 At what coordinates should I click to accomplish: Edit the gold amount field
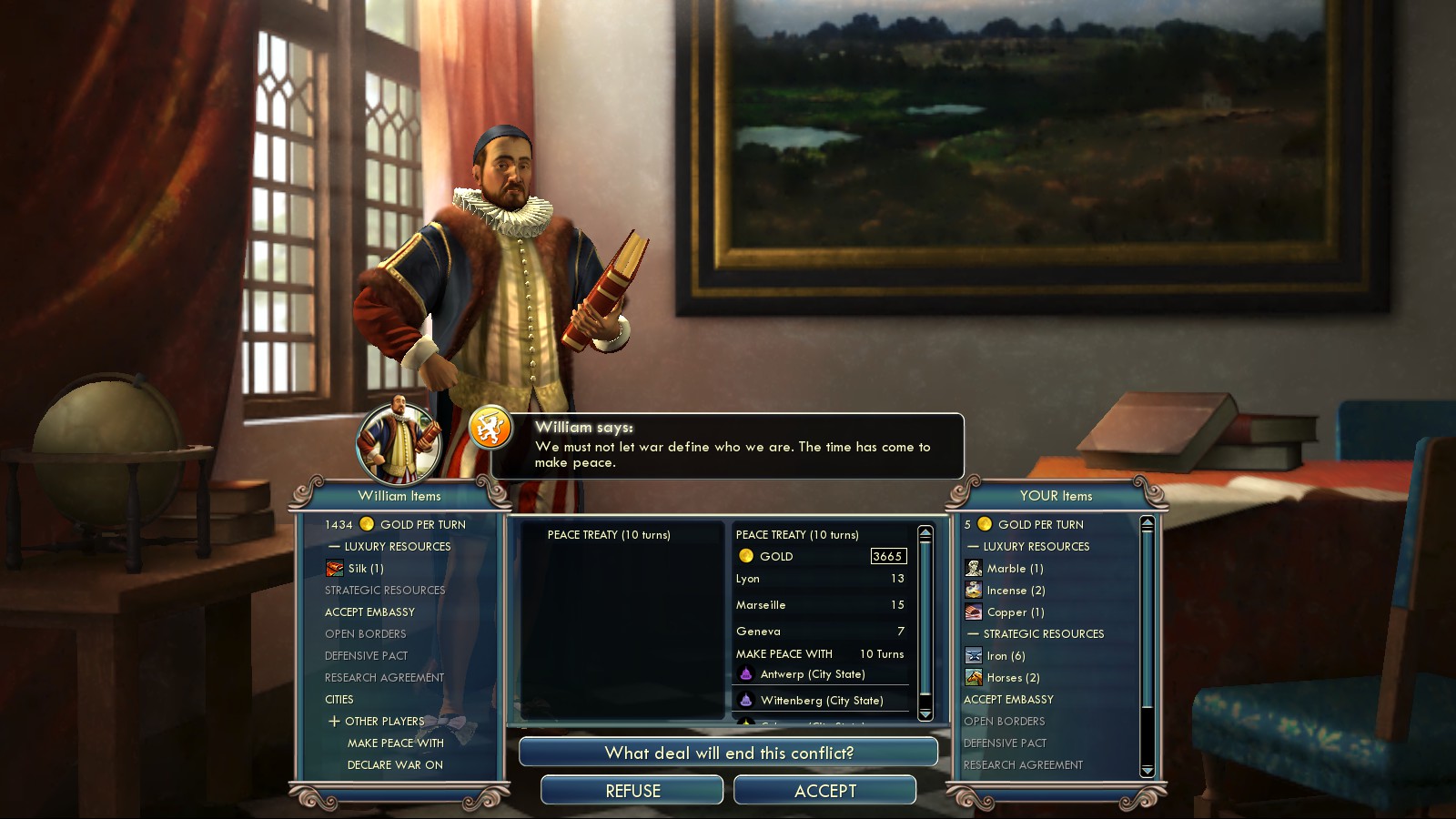coord(887,556)
